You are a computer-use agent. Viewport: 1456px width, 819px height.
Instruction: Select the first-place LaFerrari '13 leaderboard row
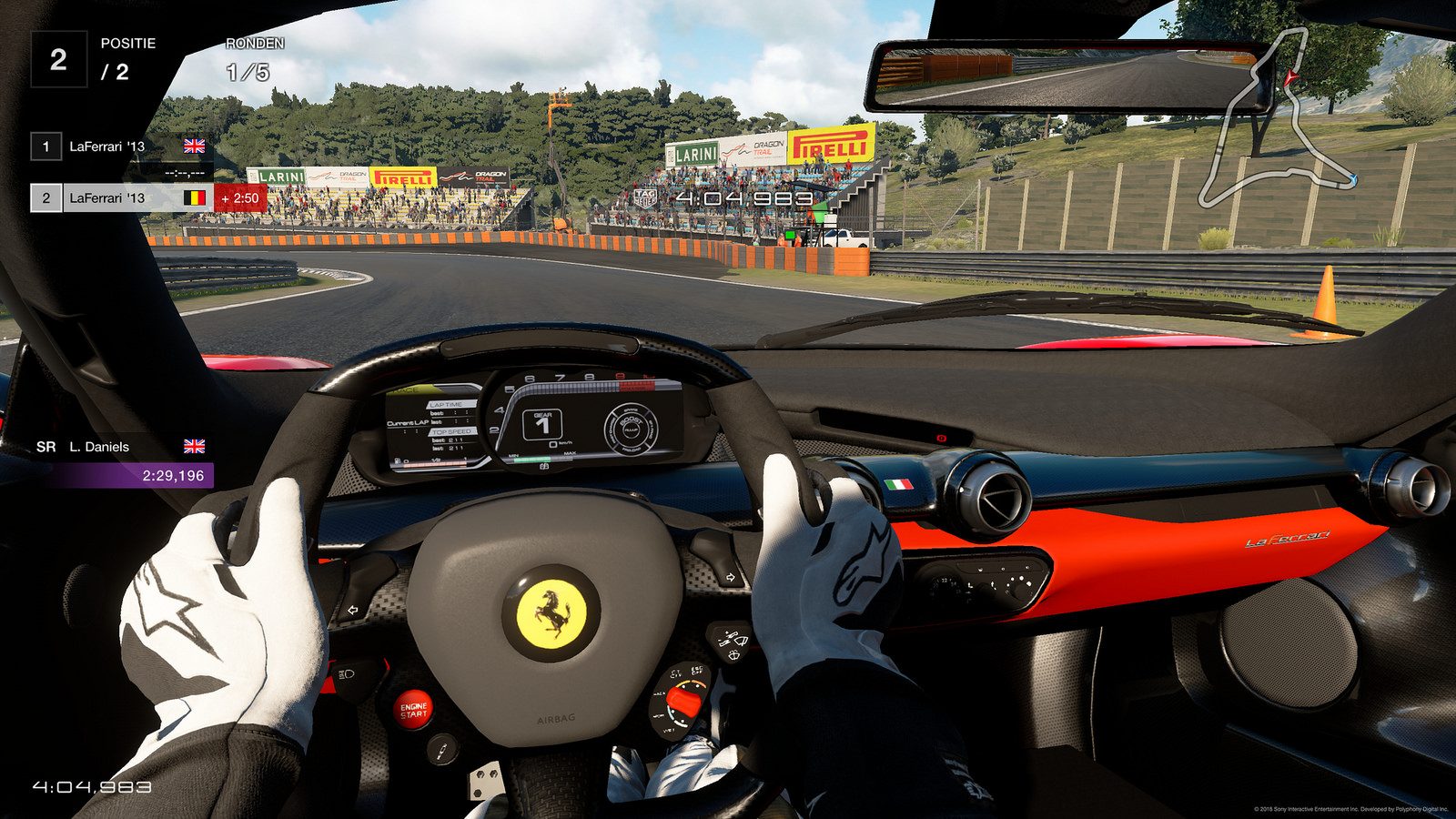click(x=118, y=146)
